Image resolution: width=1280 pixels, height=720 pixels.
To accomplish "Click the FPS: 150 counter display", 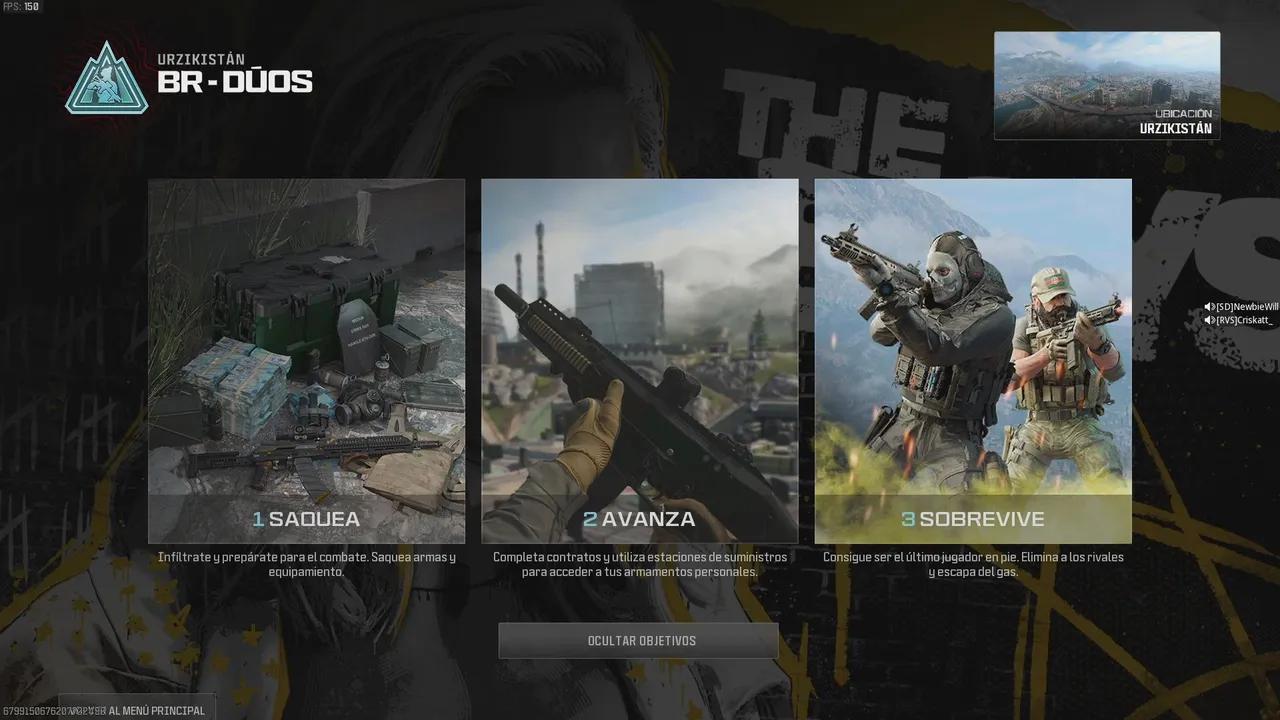I will coord(22,5).
